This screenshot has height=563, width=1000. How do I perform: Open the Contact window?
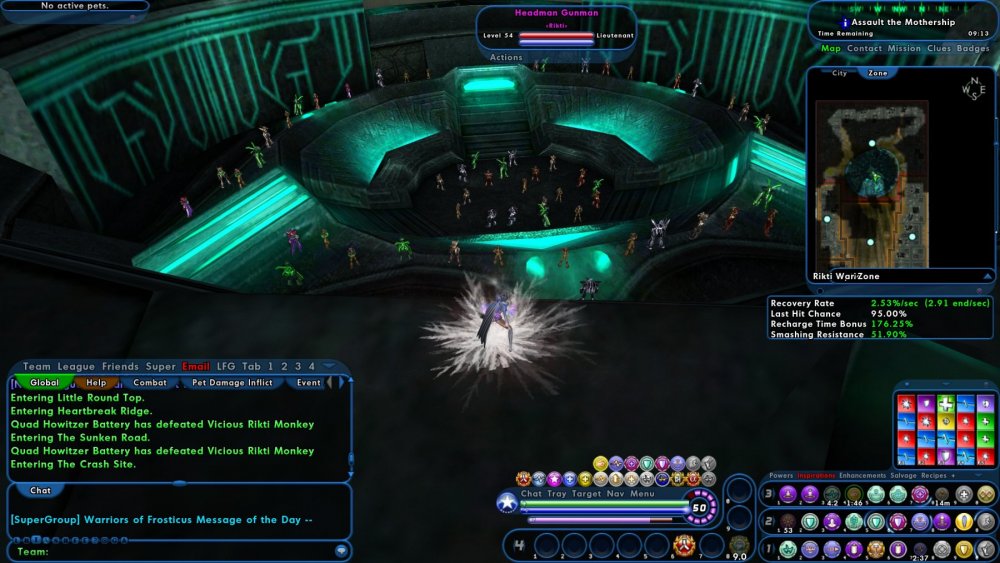coord(864,48)
